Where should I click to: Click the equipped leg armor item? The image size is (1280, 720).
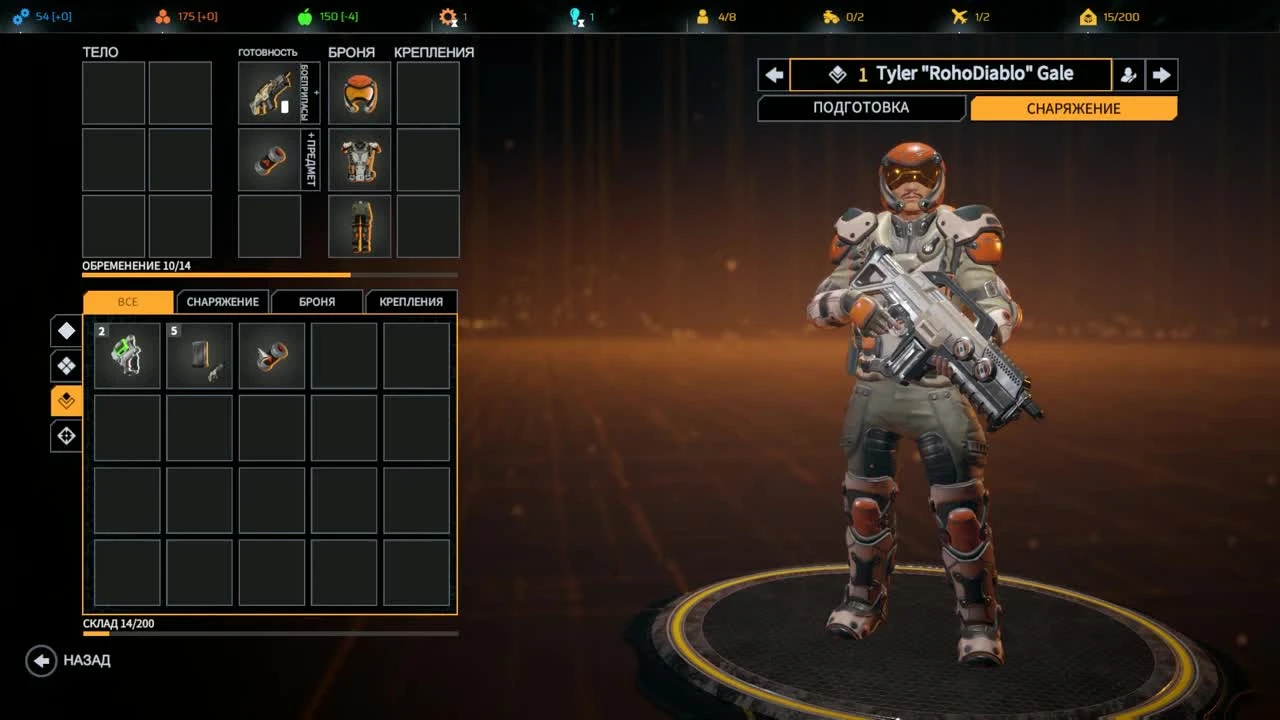click(x=358, y=226)
